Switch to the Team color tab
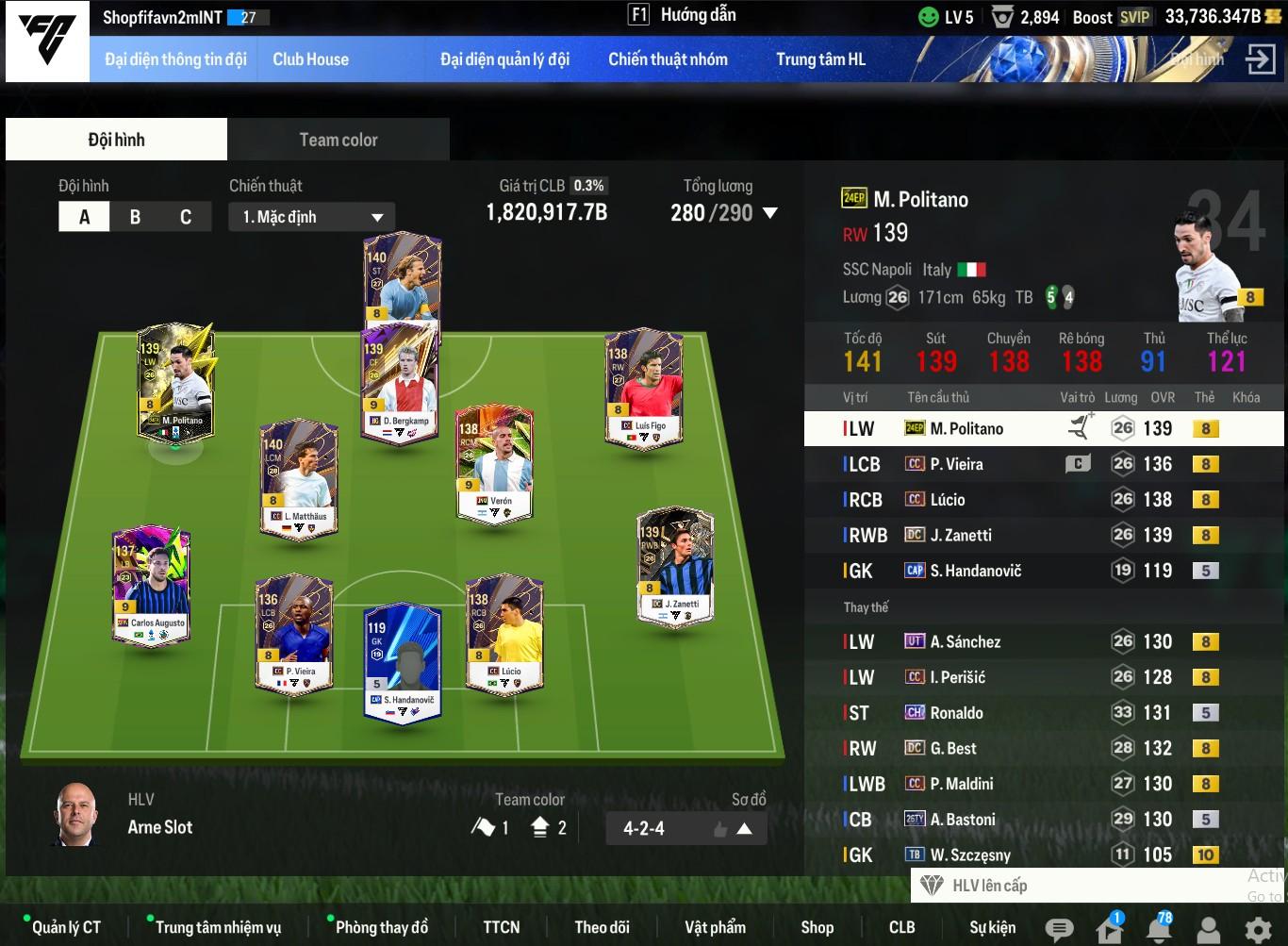The height and width of the screenshot is (946, 1288). [x=338, y=140]
